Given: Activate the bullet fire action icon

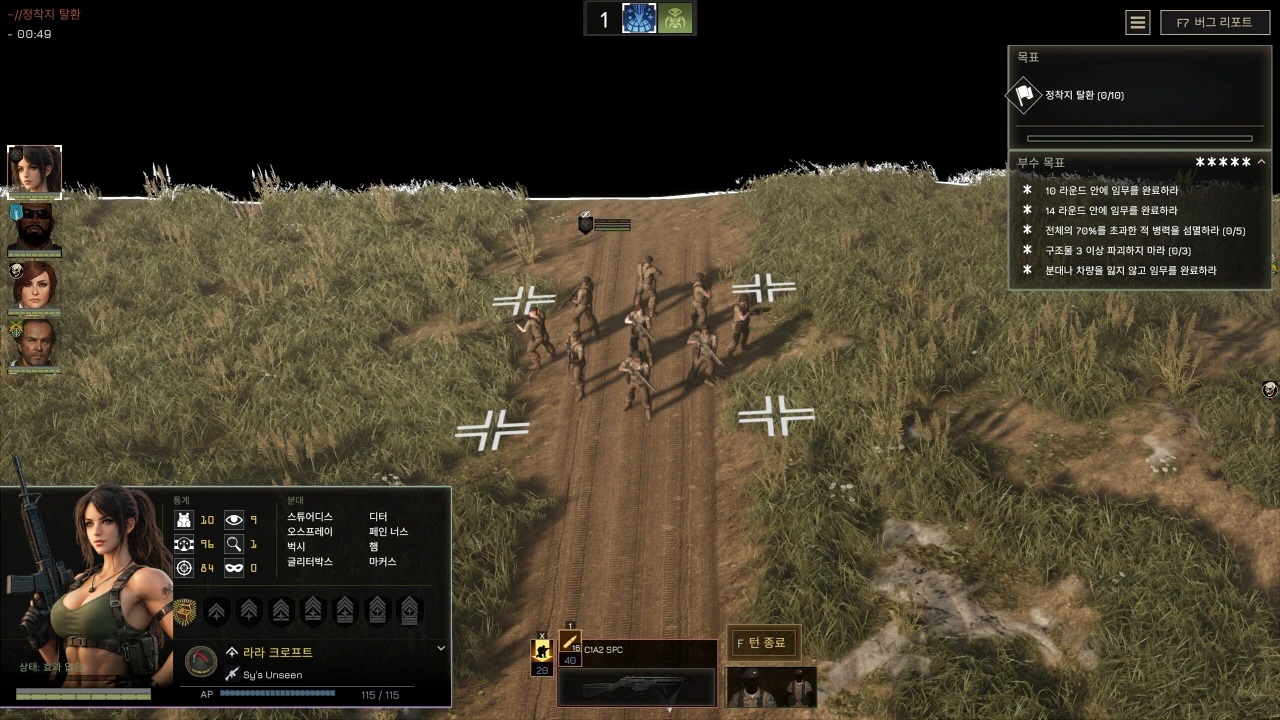Looking at the screenshot, I should 570,642.
